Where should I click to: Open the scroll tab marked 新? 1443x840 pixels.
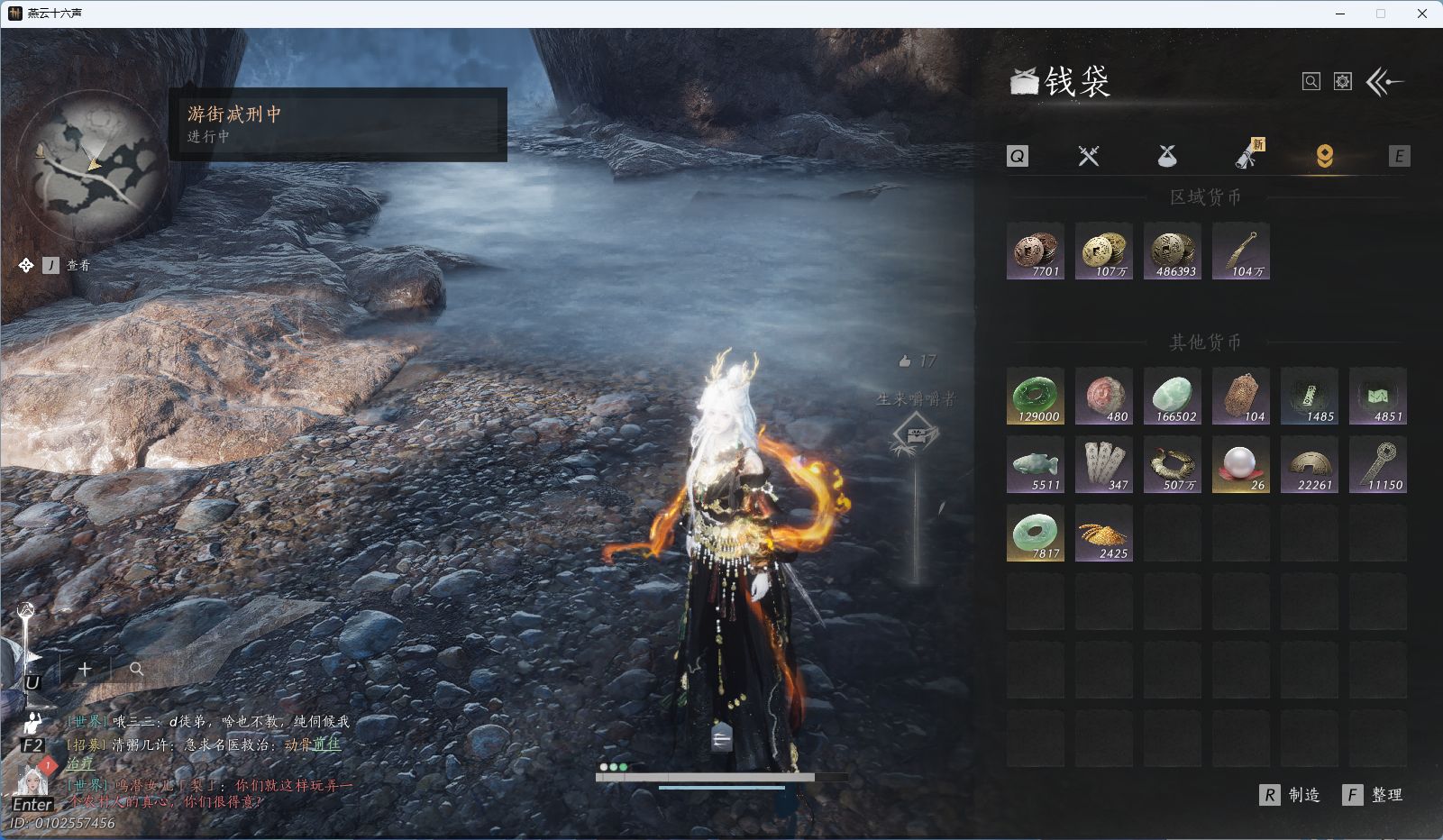coord(1247,156)
